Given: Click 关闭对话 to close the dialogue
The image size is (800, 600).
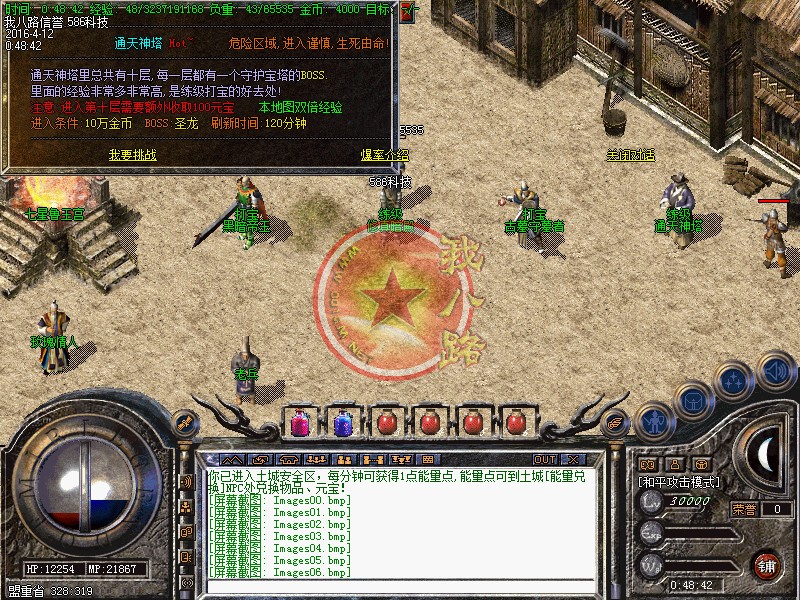Looking at the screenshot, I should coord(630,155).
